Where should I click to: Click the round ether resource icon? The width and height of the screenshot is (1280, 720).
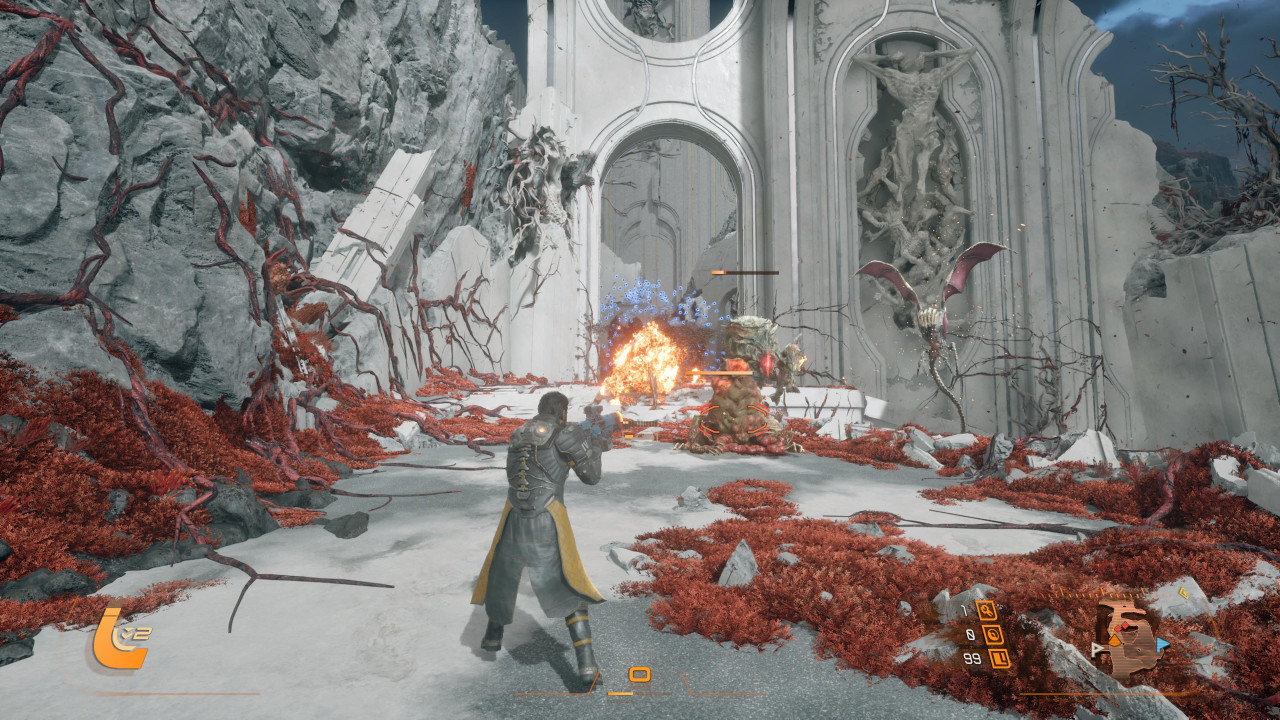993,634
